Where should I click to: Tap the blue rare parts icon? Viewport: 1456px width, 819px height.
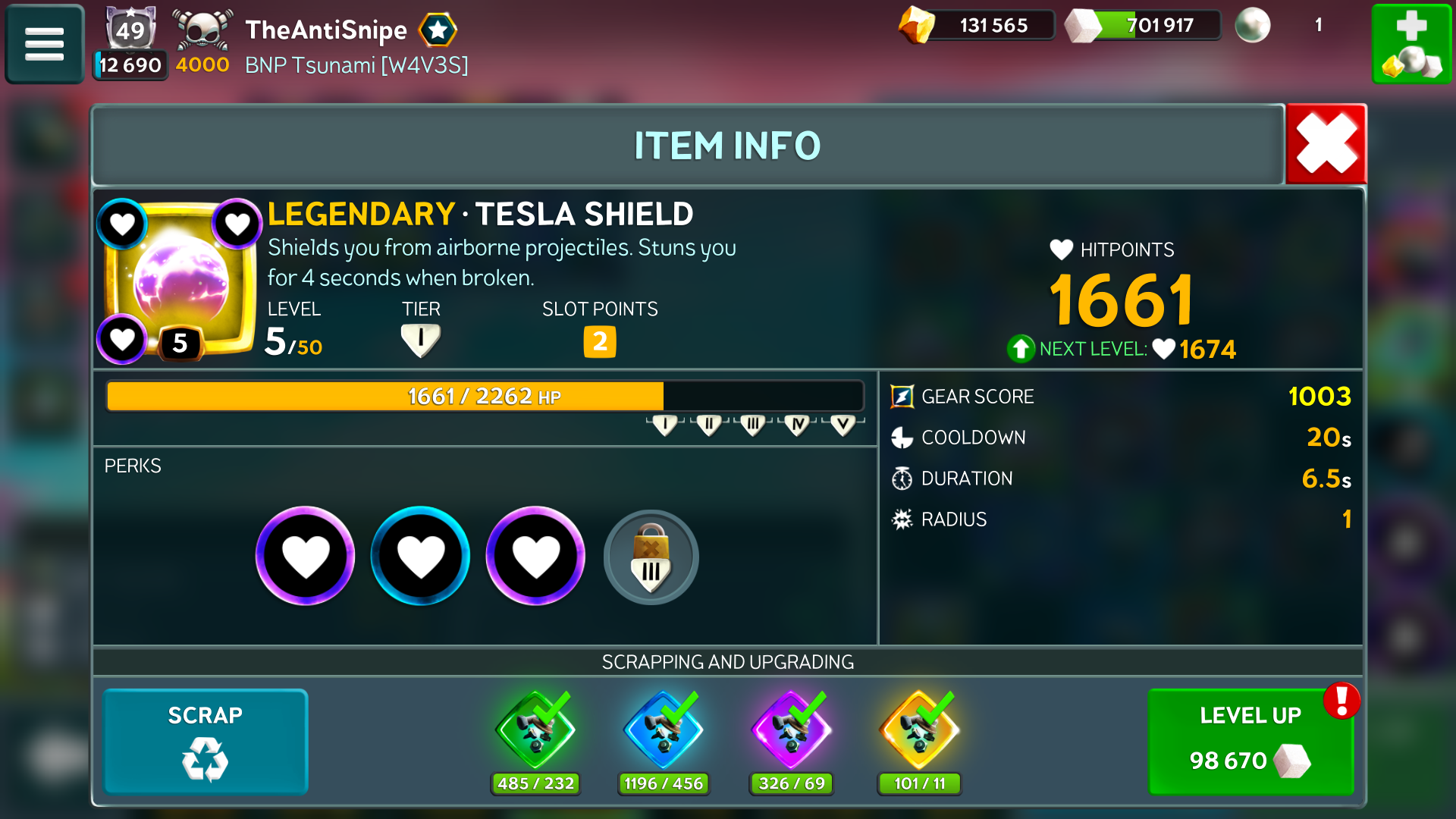(x=664, y=731)
